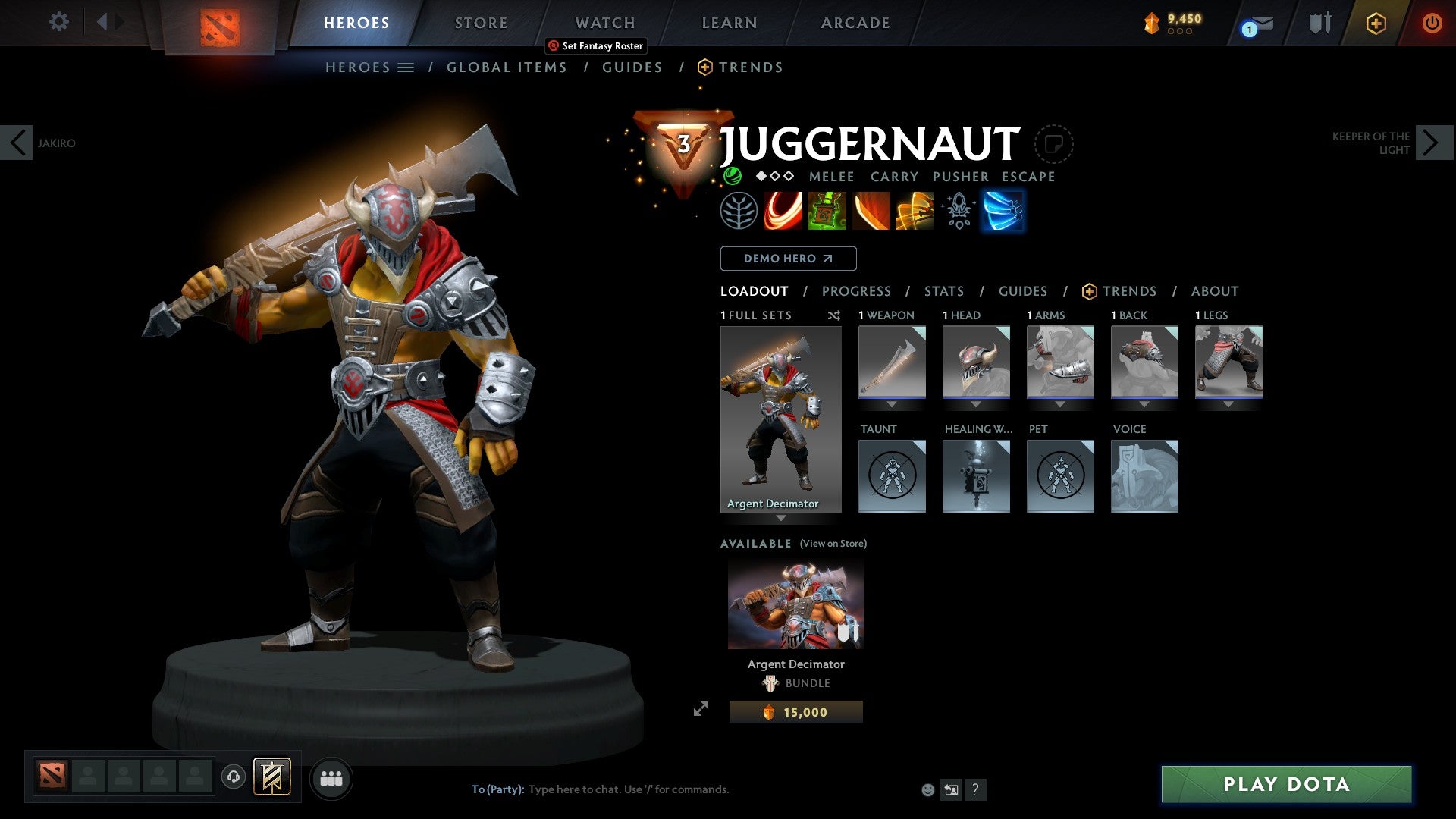Switch to the ARCADE tab

[855, 22]
